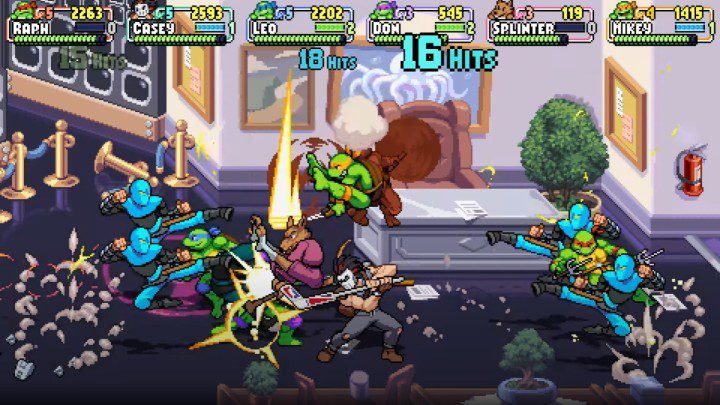Select Casey's character portrait
This screenshot has height=405, width=720.
[x=140, y=12]
